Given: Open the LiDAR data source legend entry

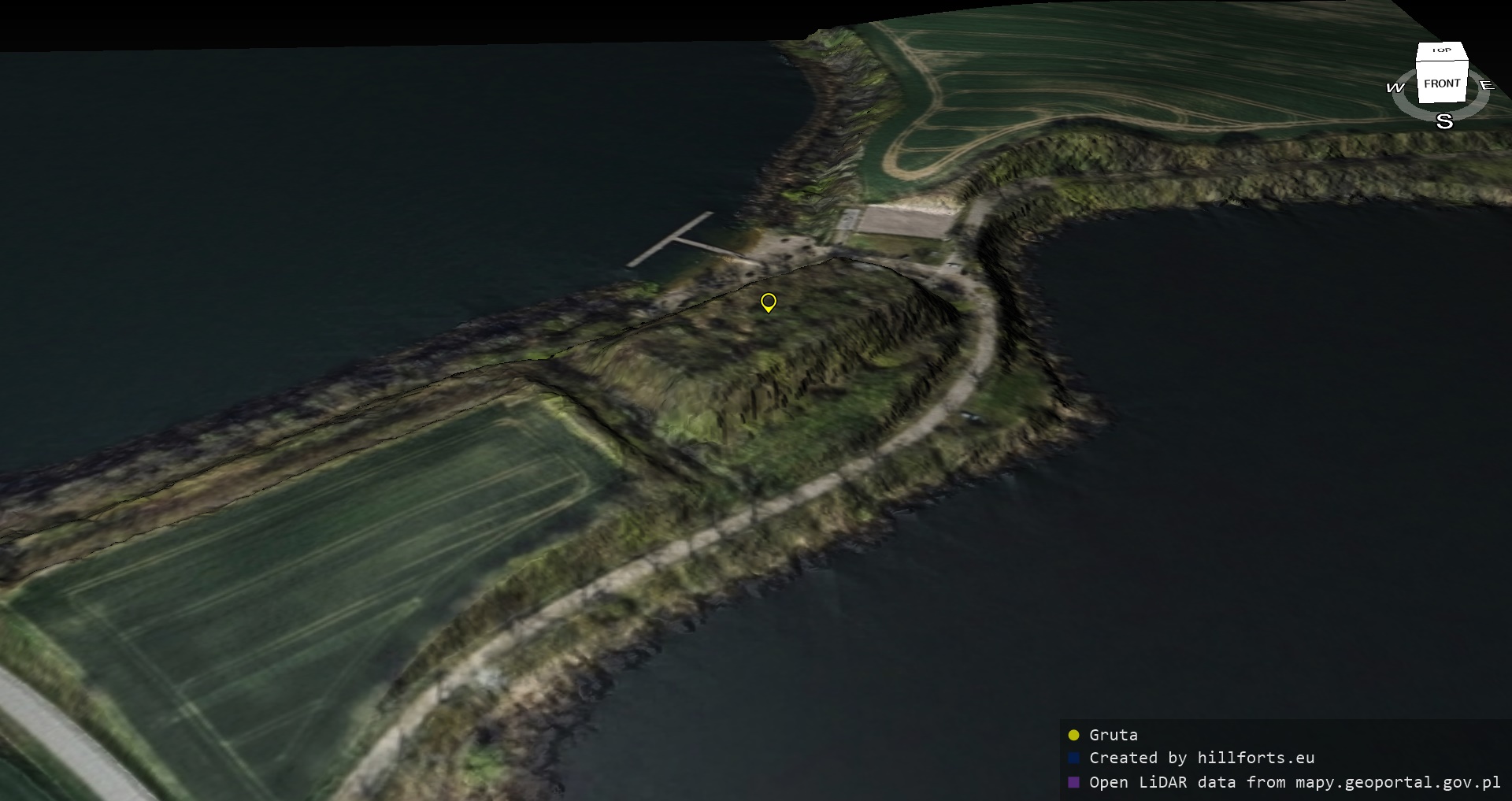Looking at the screenshot, I should (1294, 782).
